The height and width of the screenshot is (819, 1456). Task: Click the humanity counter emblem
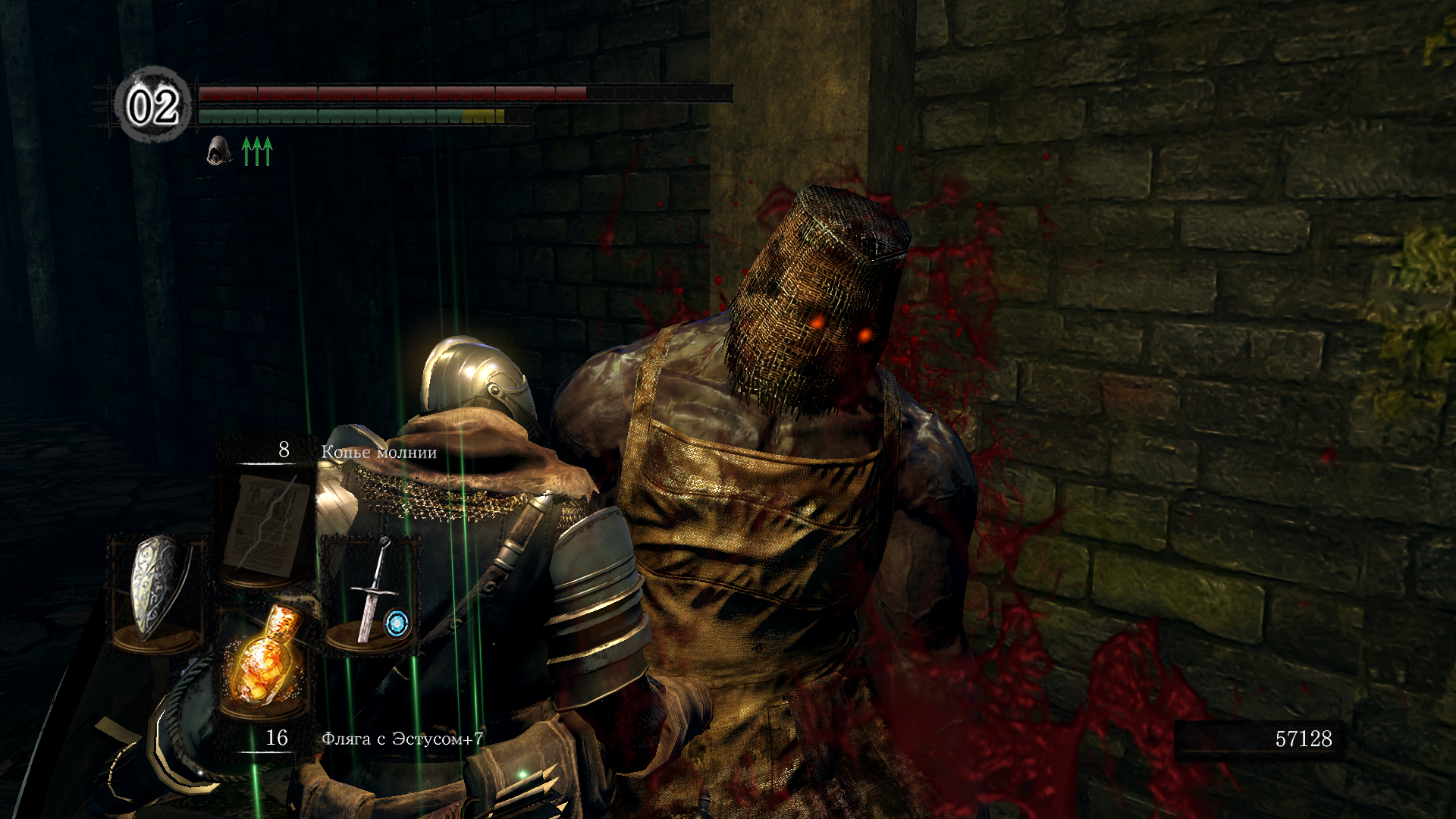tap(152, 105)
